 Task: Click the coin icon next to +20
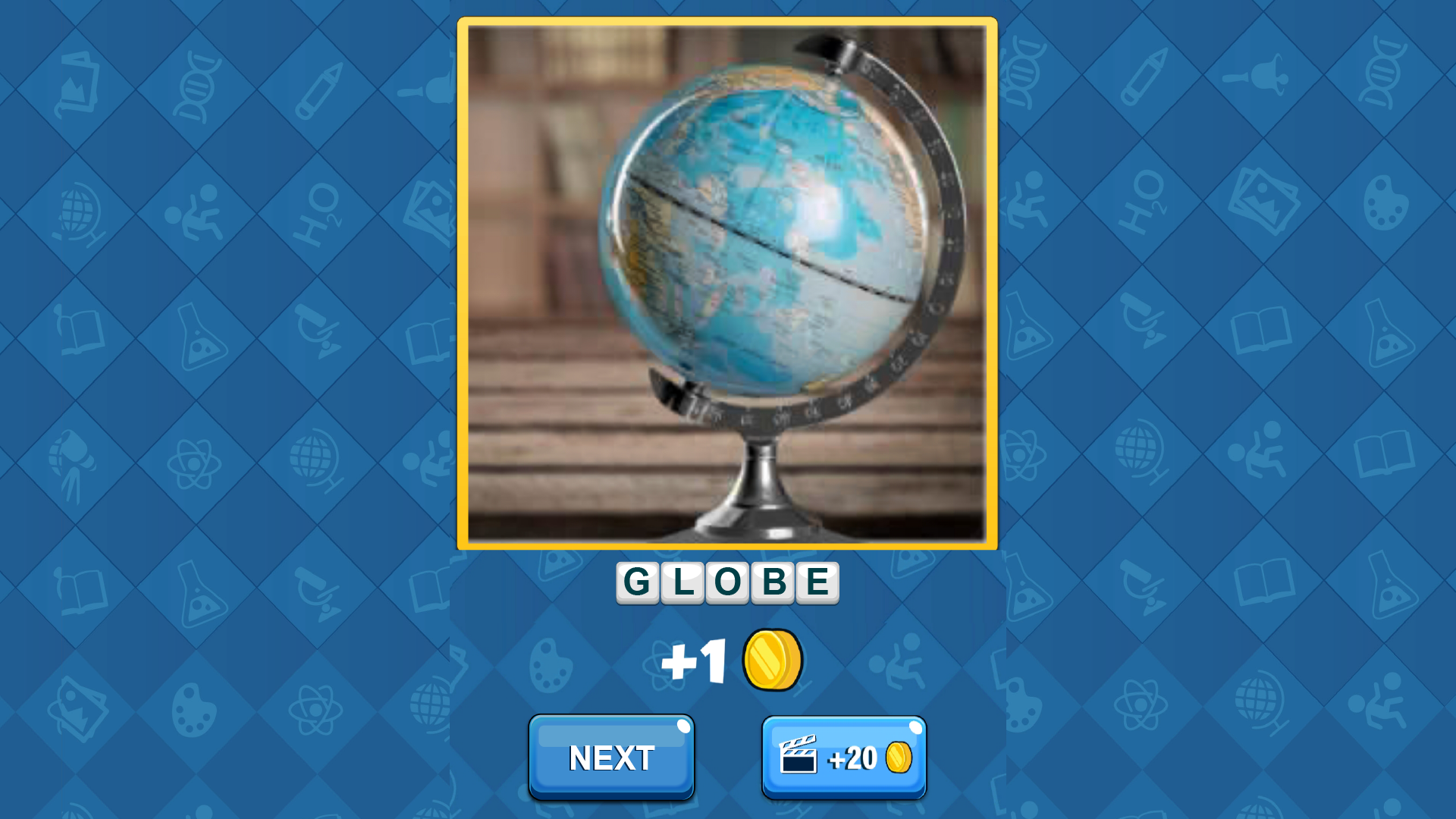(899, 757)
